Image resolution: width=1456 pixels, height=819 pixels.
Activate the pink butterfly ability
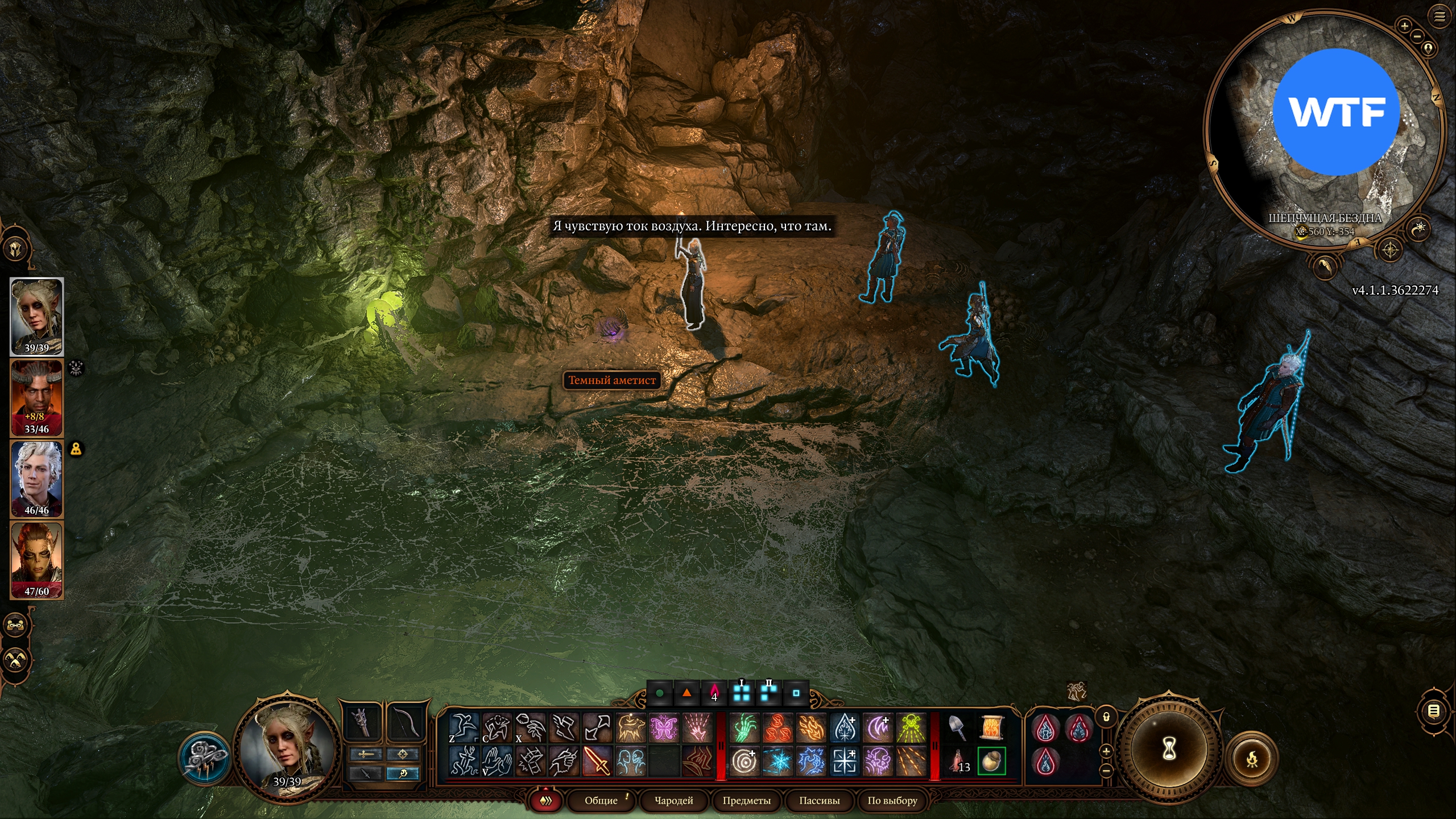coord(664,728)
